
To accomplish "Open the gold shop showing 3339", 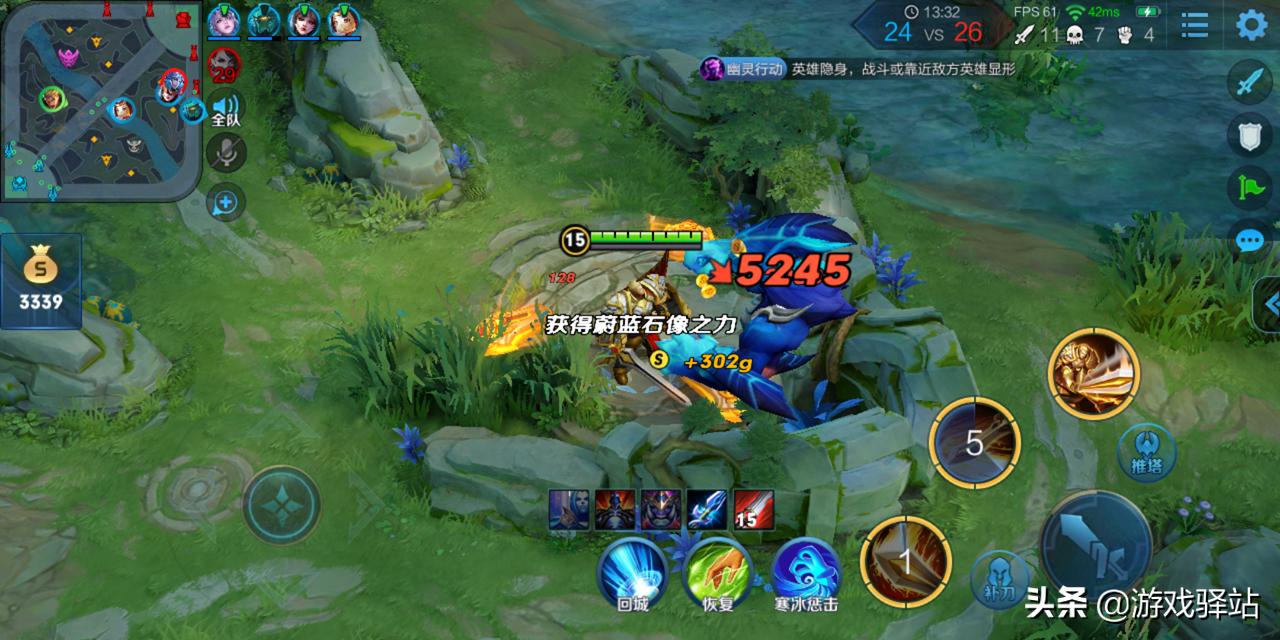I will point(41,281).
